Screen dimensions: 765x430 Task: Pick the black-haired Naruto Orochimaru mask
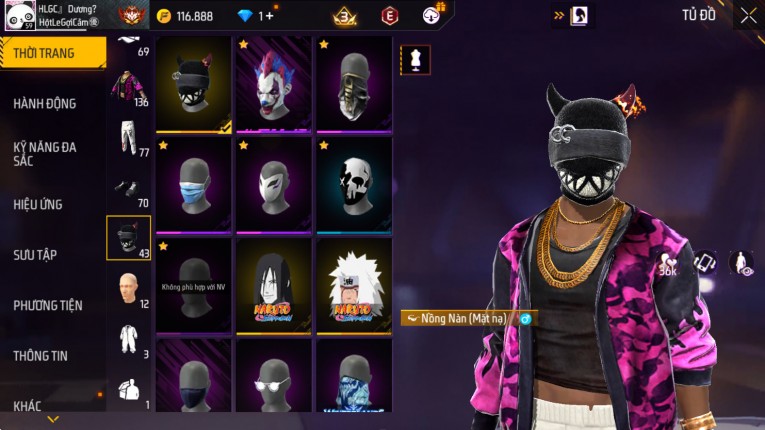coord(274,284)
